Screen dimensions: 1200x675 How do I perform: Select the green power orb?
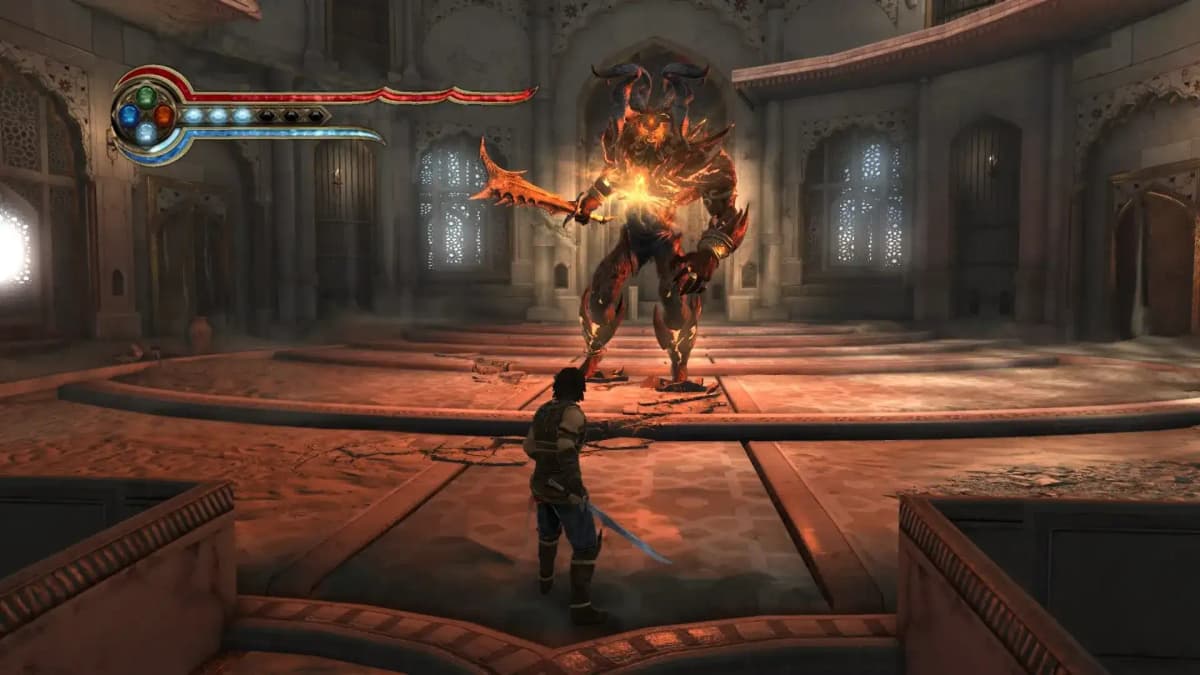(x=146, y=97)
